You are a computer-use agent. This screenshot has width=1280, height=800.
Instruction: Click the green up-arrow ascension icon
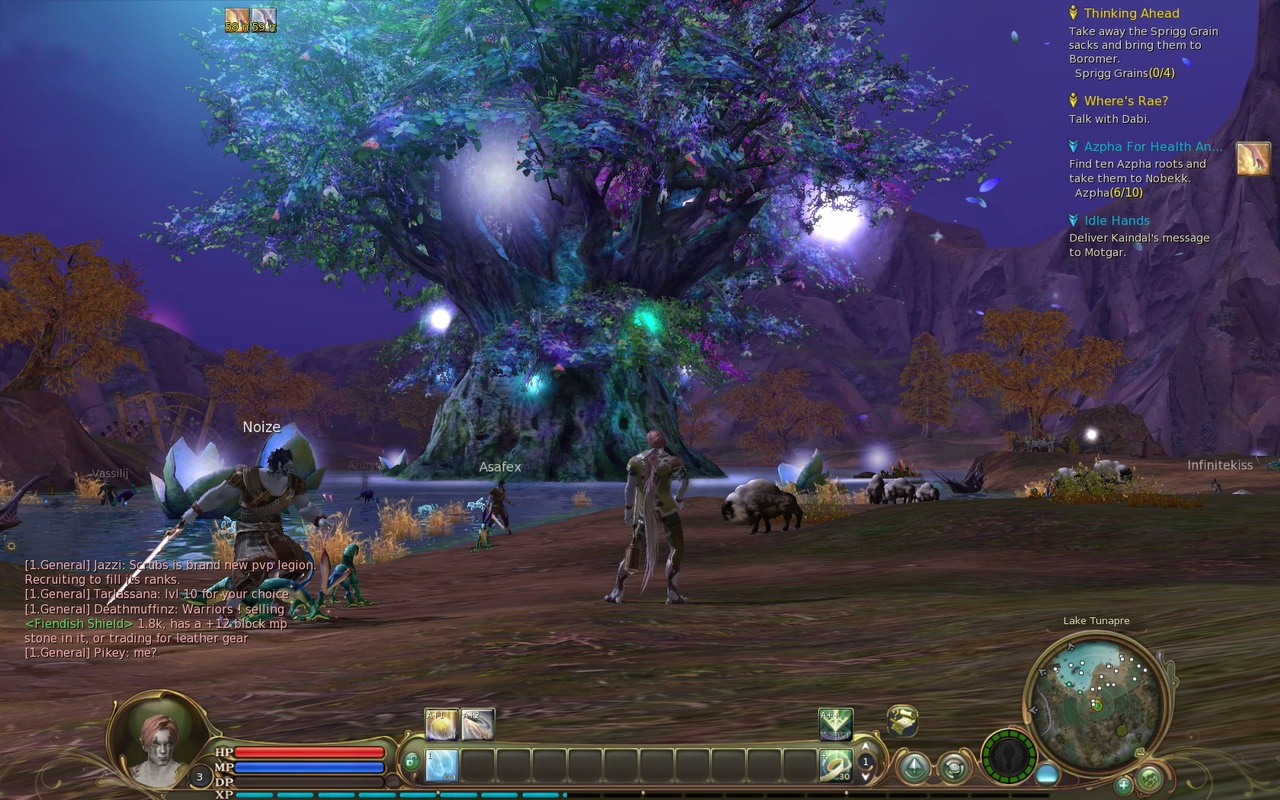(913, 766)
